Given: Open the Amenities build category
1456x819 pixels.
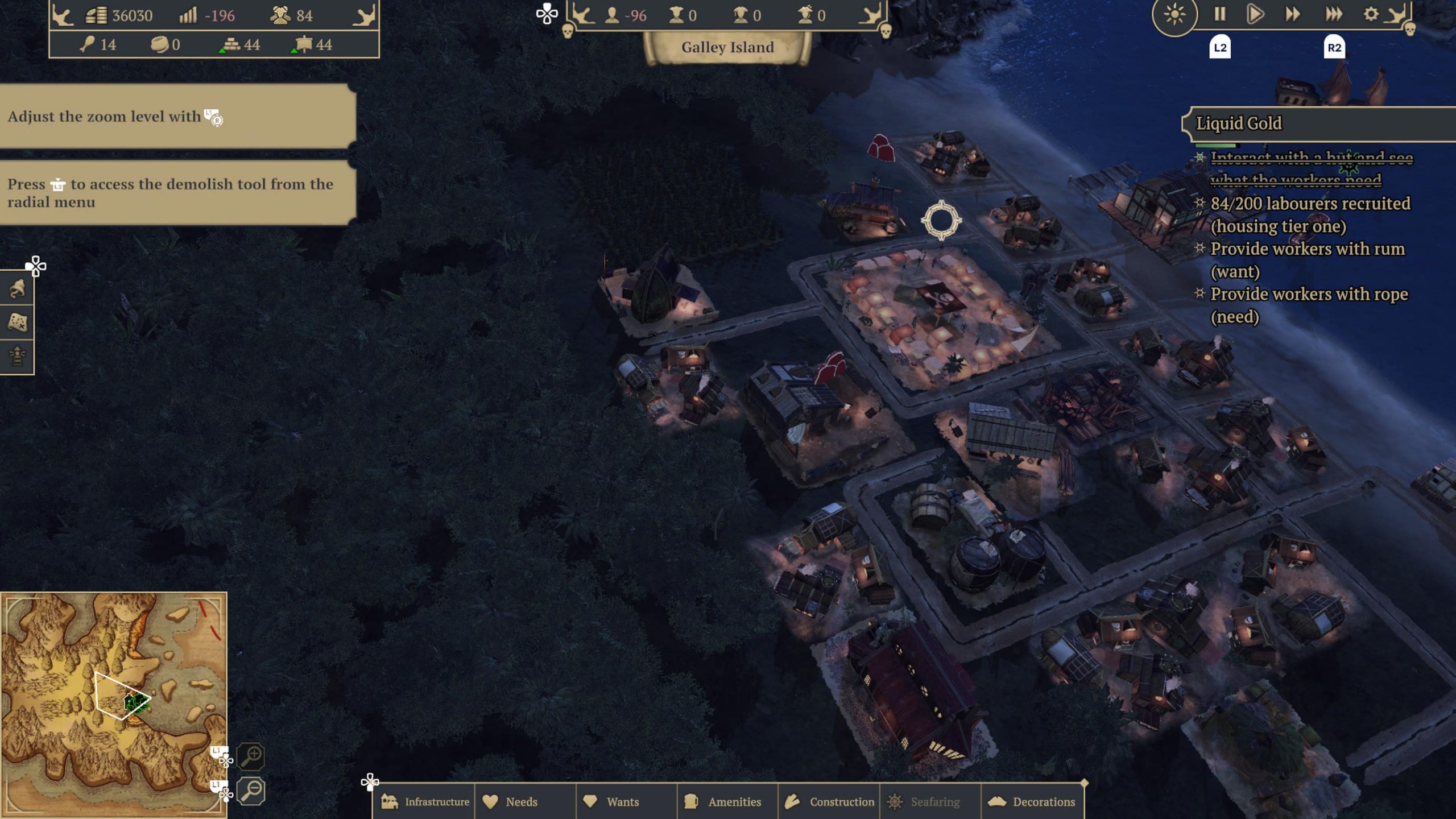Looking at the screenshot, I should click(723, 801).
